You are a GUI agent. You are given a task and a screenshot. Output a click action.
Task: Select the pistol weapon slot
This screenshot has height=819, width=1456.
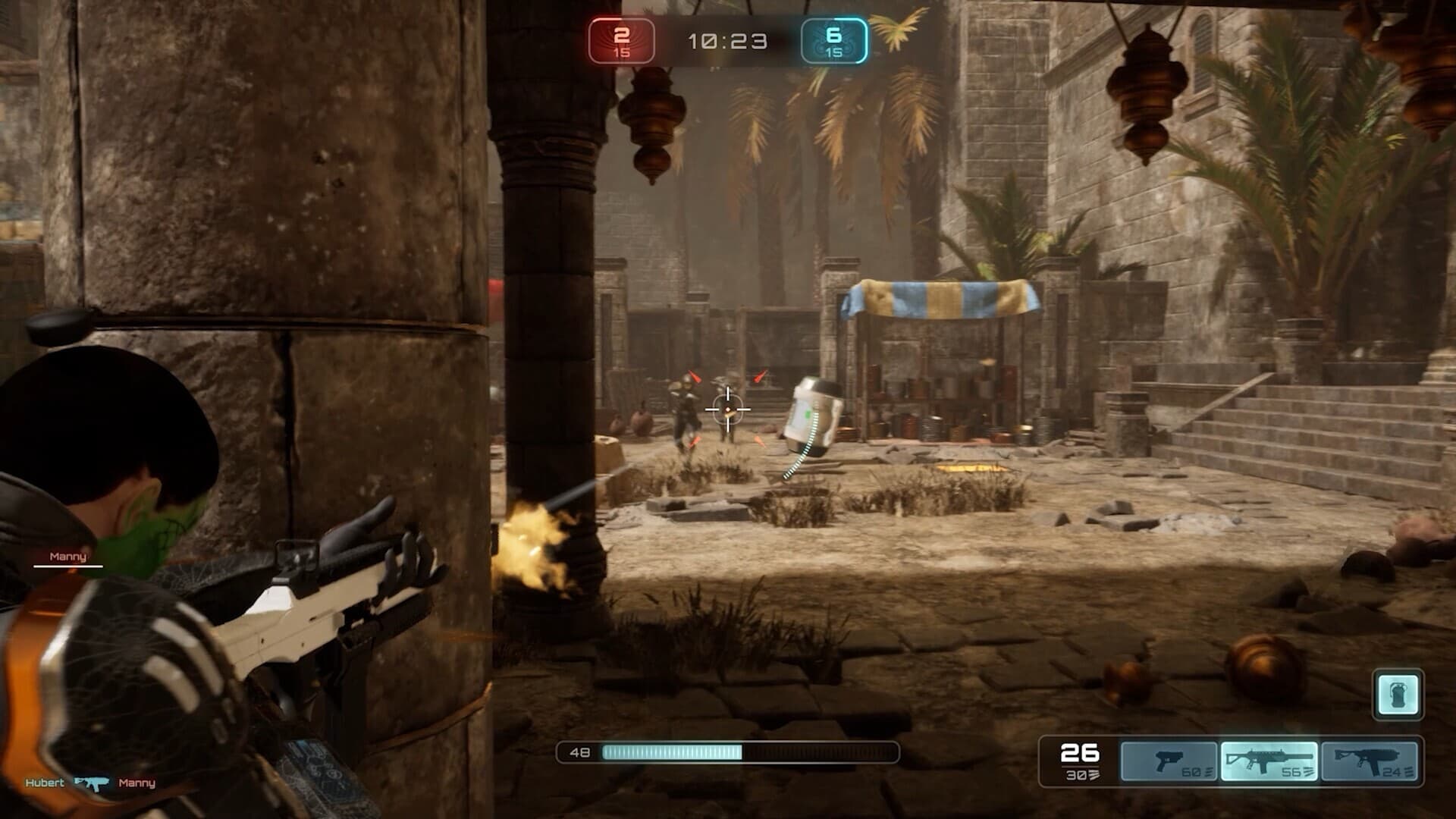[x=1169, y=761]
